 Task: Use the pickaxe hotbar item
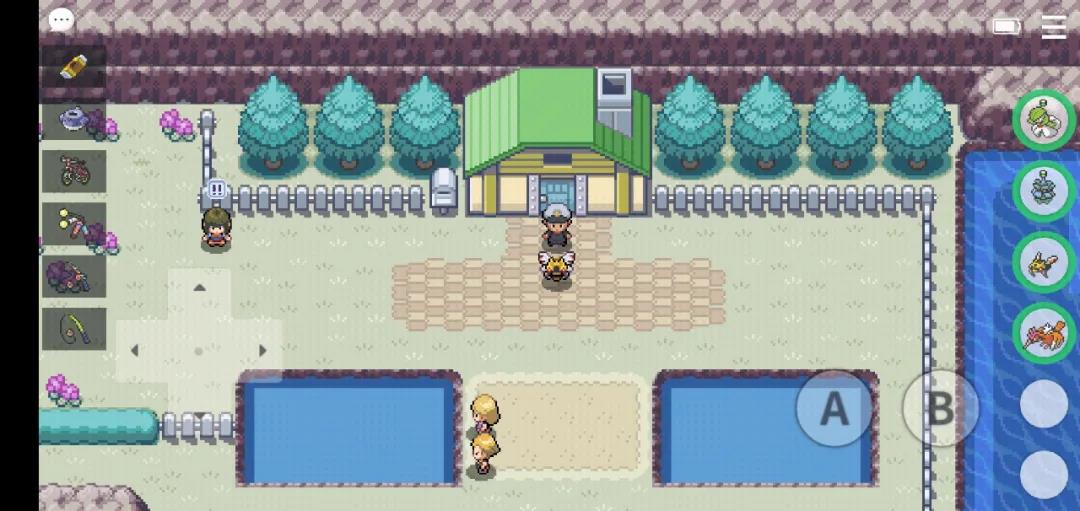(74, 223)
